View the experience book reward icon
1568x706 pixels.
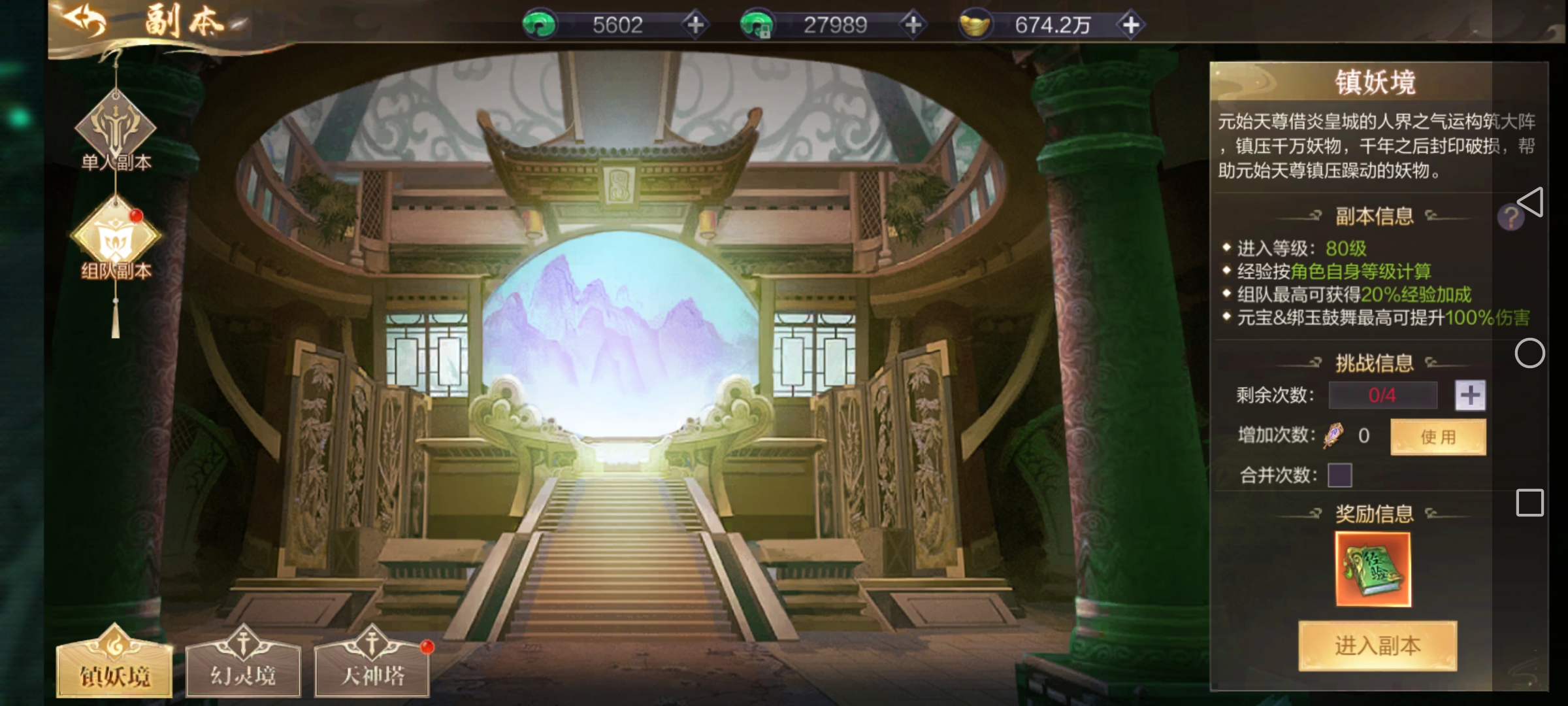tap(1373, 569)
